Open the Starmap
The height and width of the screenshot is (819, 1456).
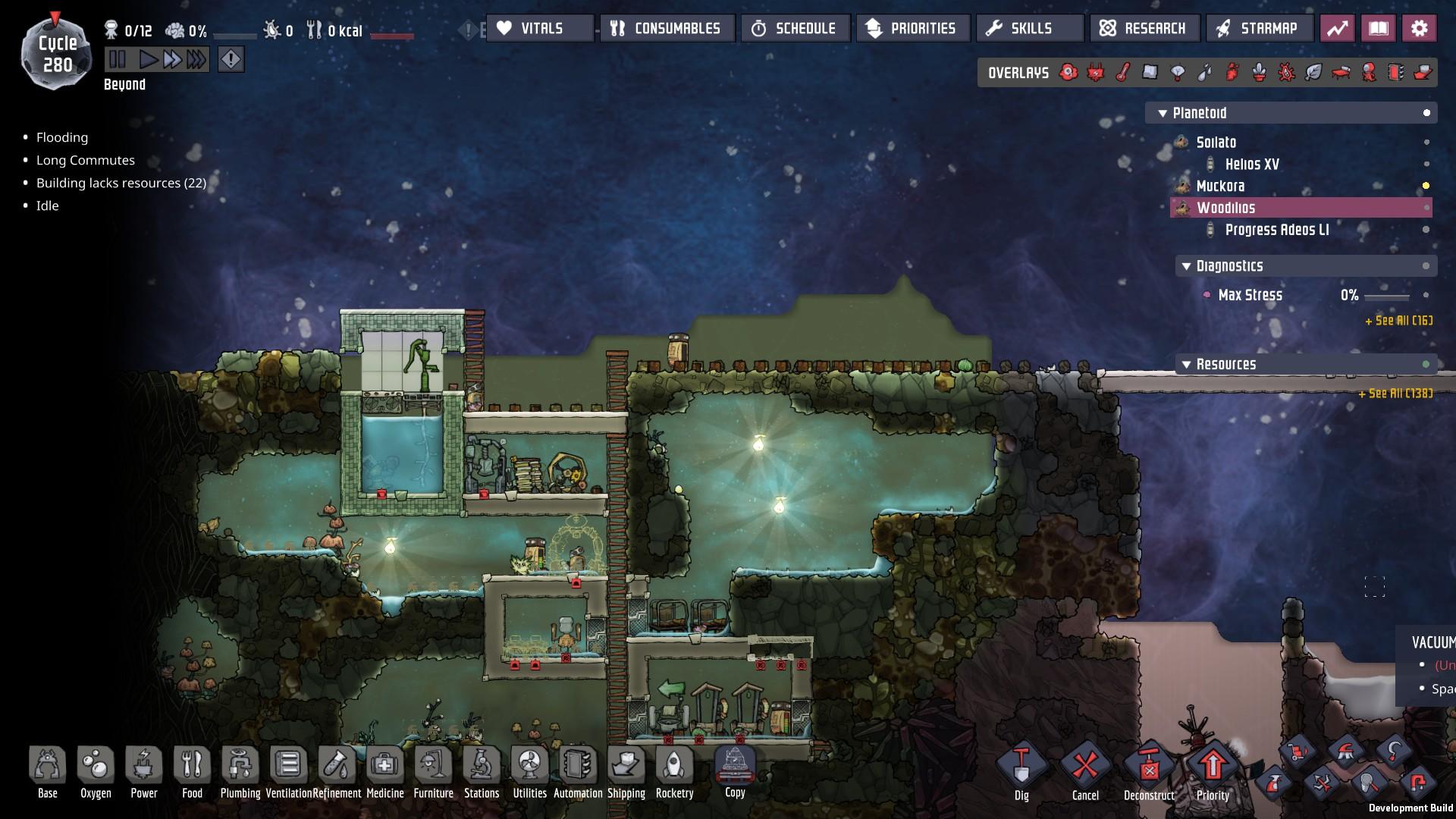click(x=1260, y=29)
